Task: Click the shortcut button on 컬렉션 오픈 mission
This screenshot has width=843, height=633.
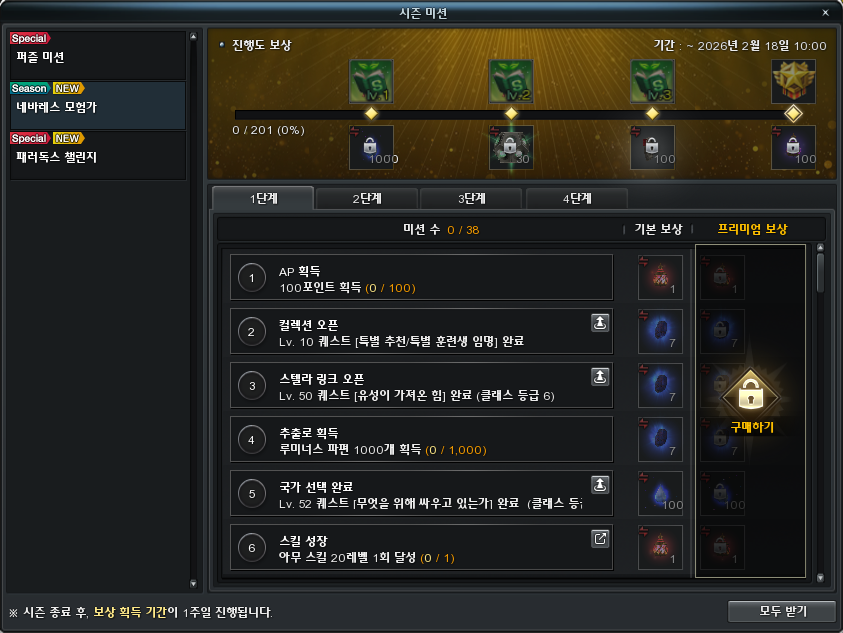Action: (600, 322)
